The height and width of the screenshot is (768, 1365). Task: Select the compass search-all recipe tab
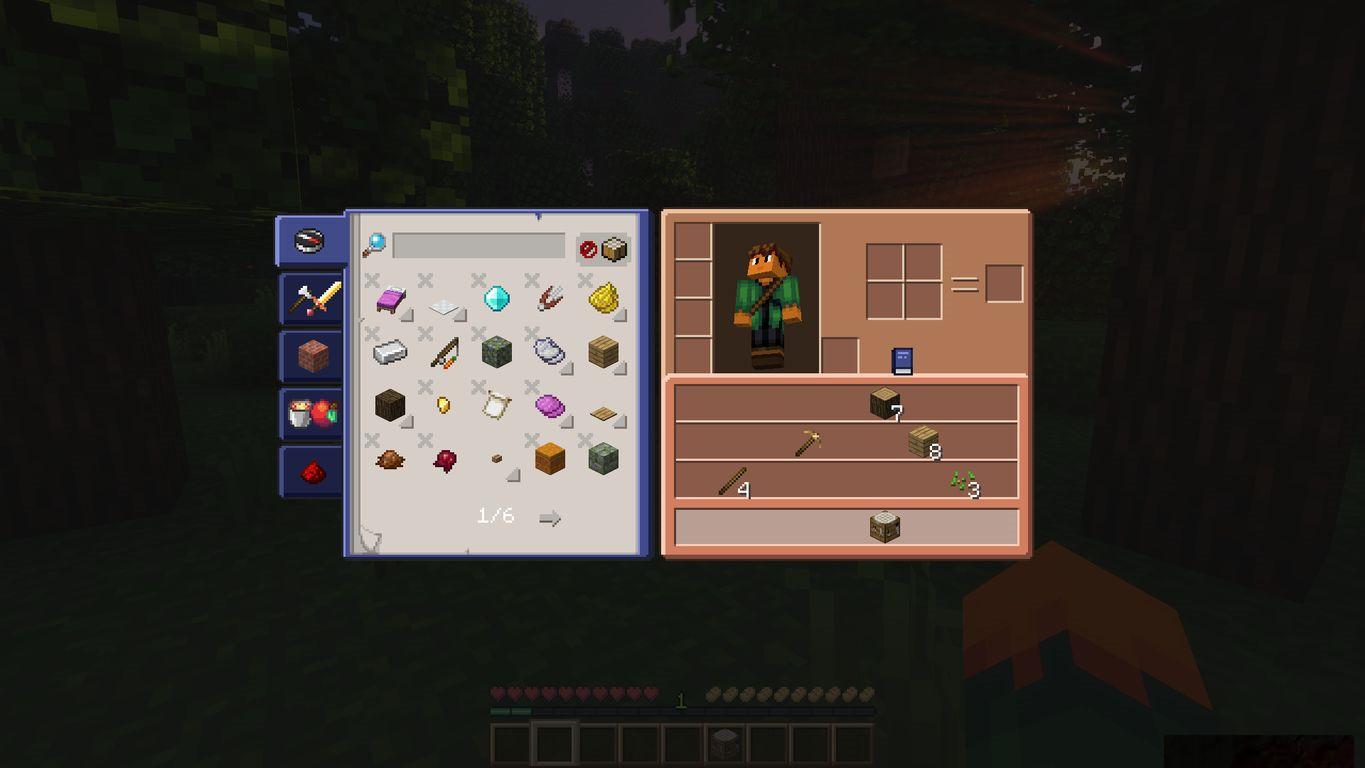309,241
